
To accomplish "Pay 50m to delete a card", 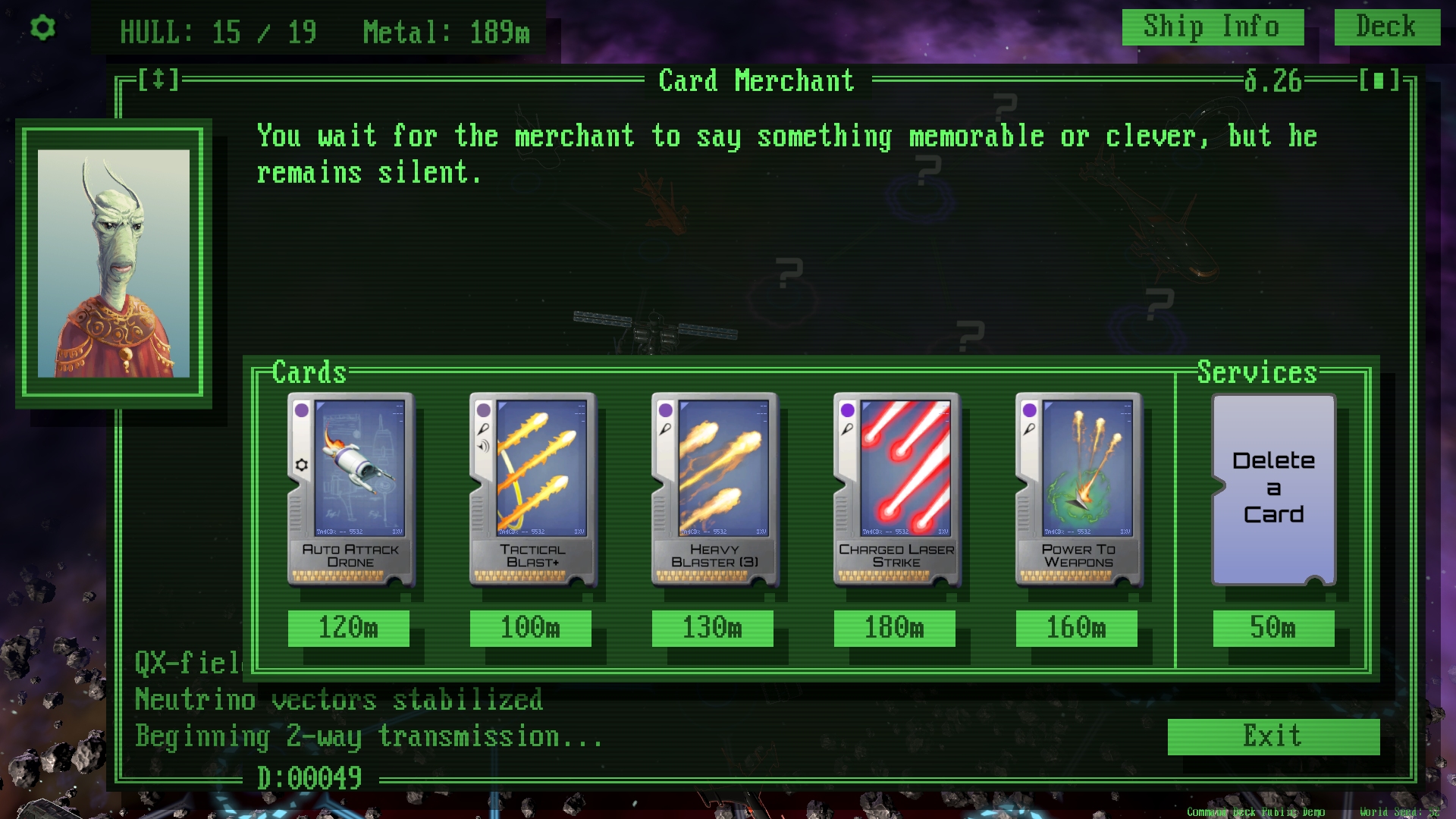I will click(1273, 628).
